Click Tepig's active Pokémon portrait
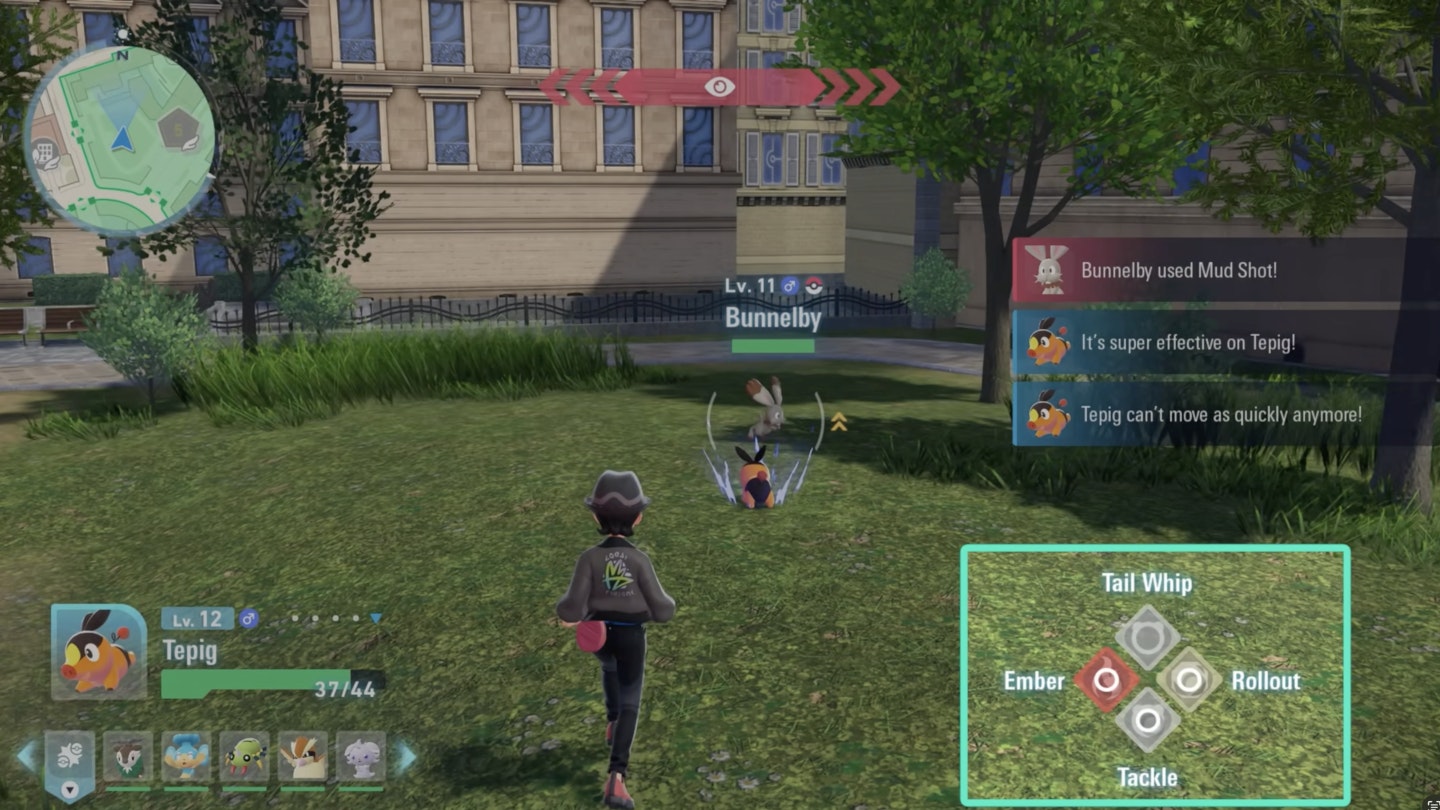This screenshot has width=1440, height=810. [x=98, y=651]
